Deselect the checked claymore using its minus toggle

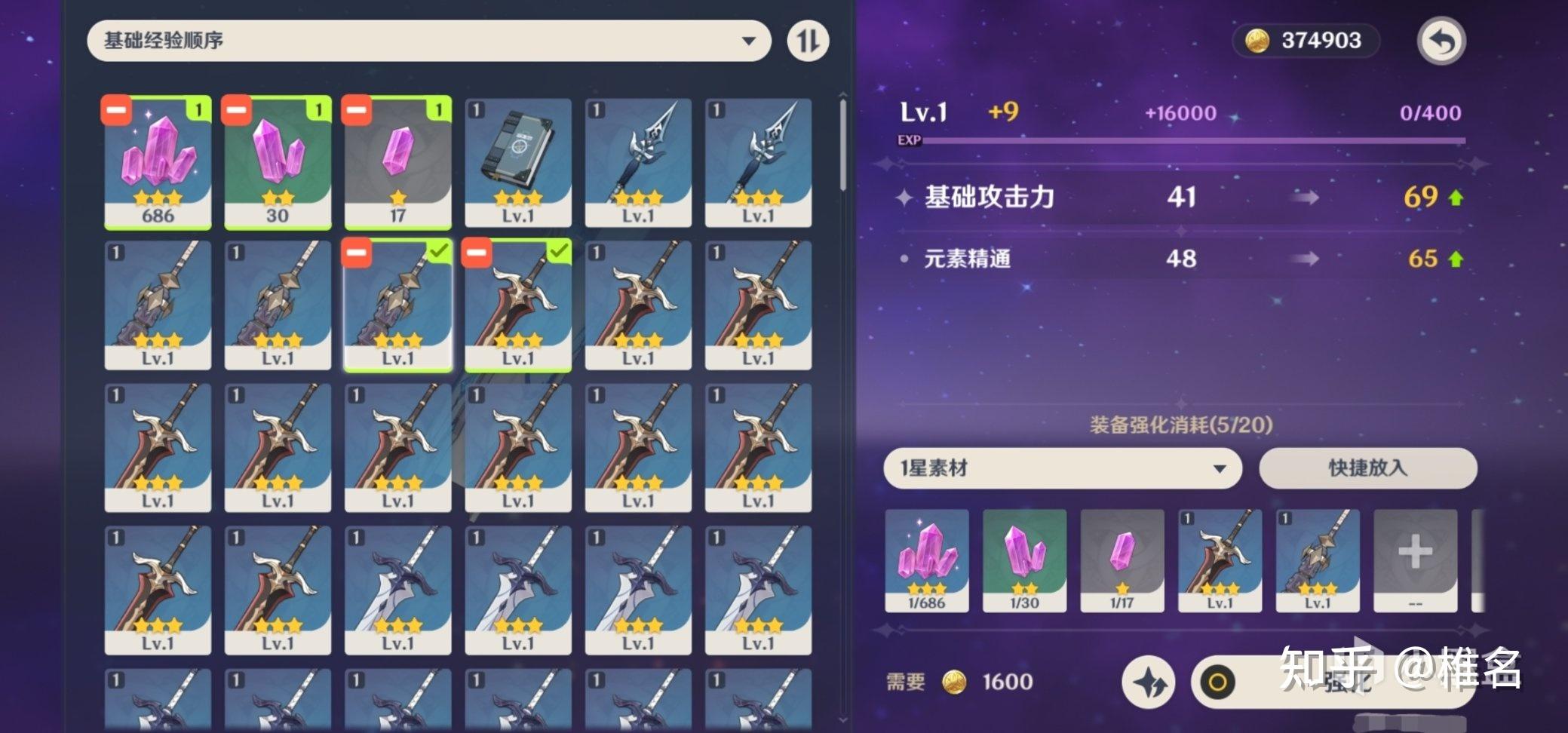(x=477, y=253)
